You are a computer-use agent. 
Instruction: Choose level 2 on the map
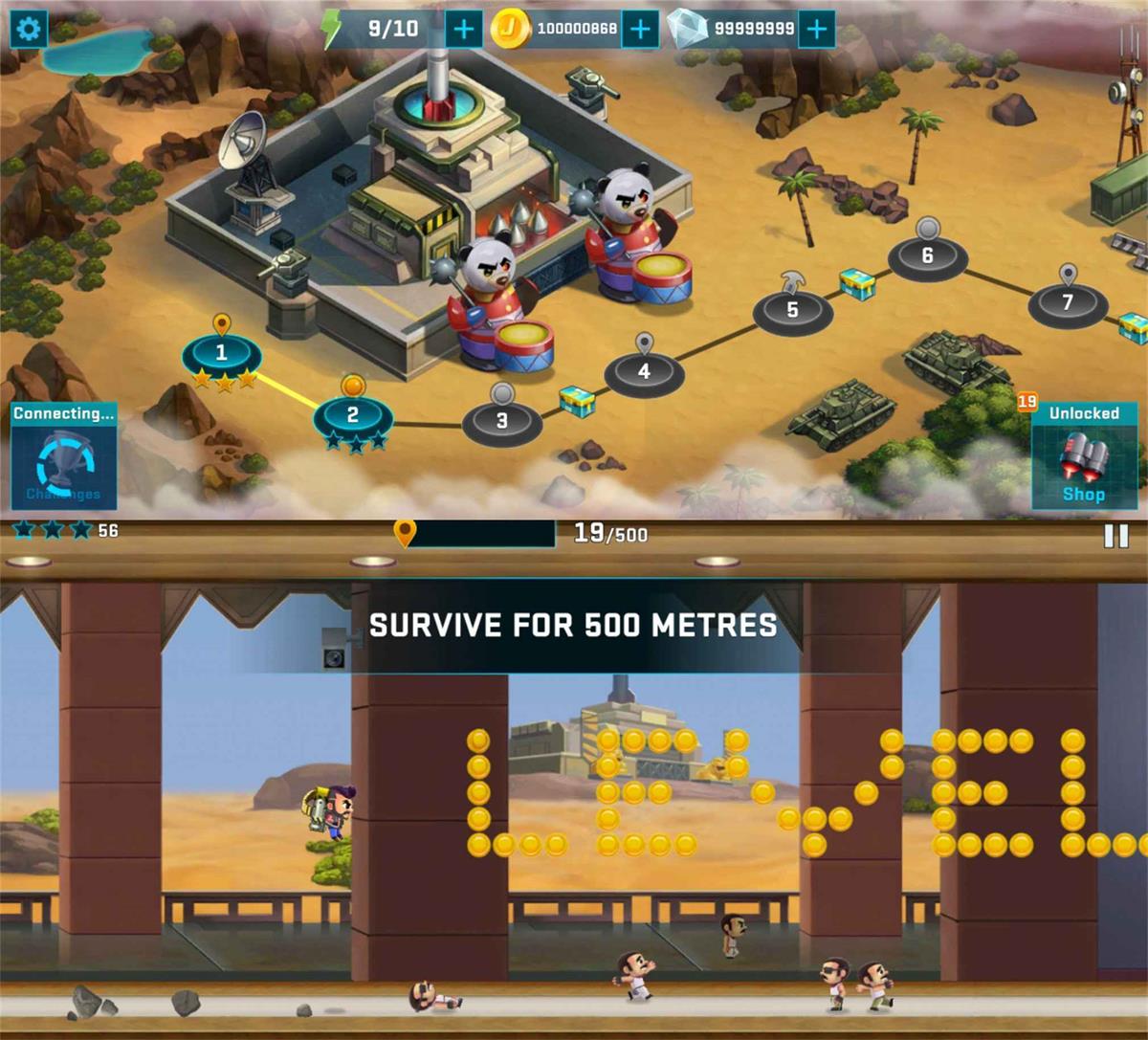pos(352,415)
